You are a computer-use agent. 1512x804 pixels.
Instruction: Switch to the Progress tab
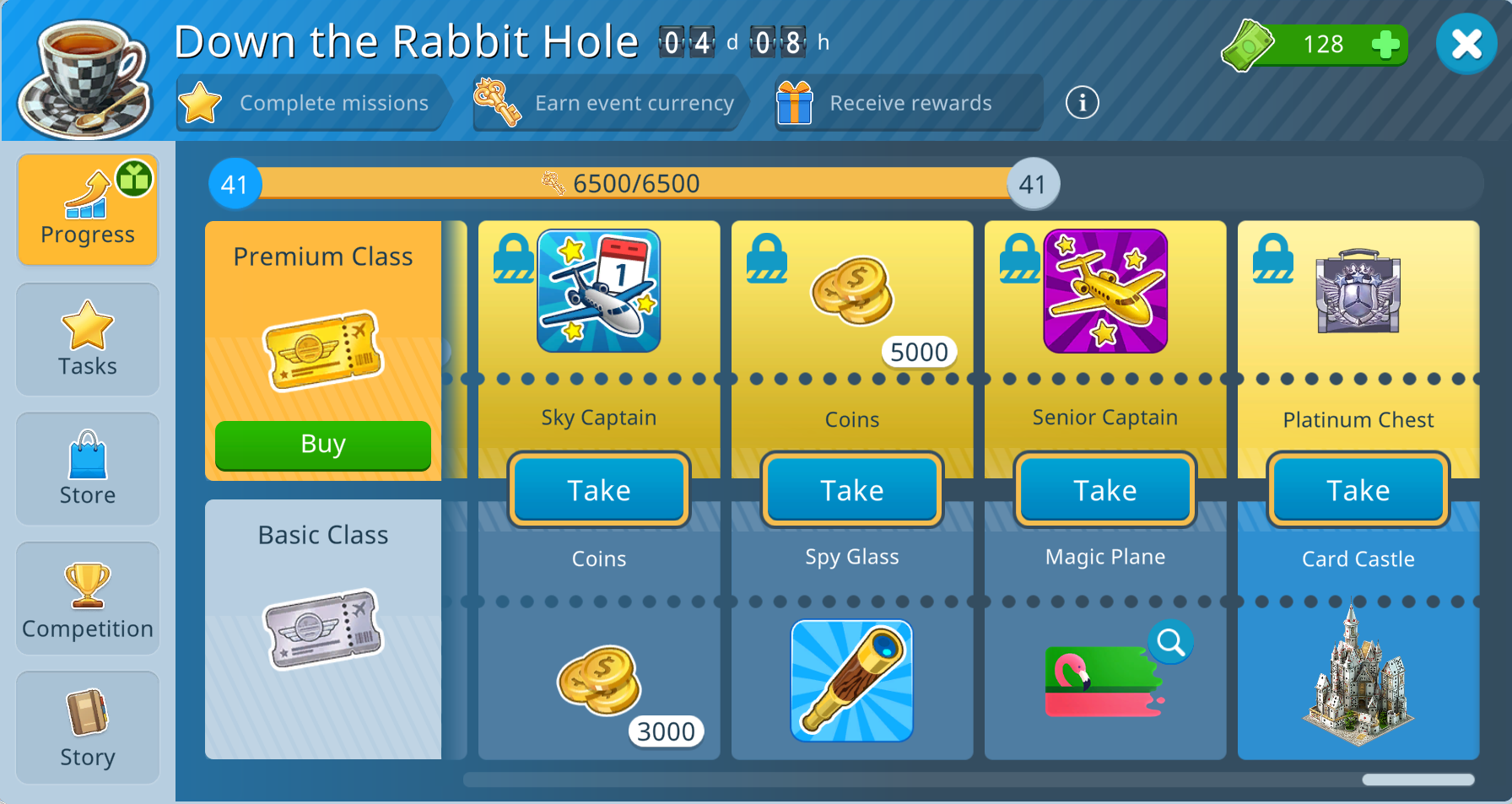88,210
